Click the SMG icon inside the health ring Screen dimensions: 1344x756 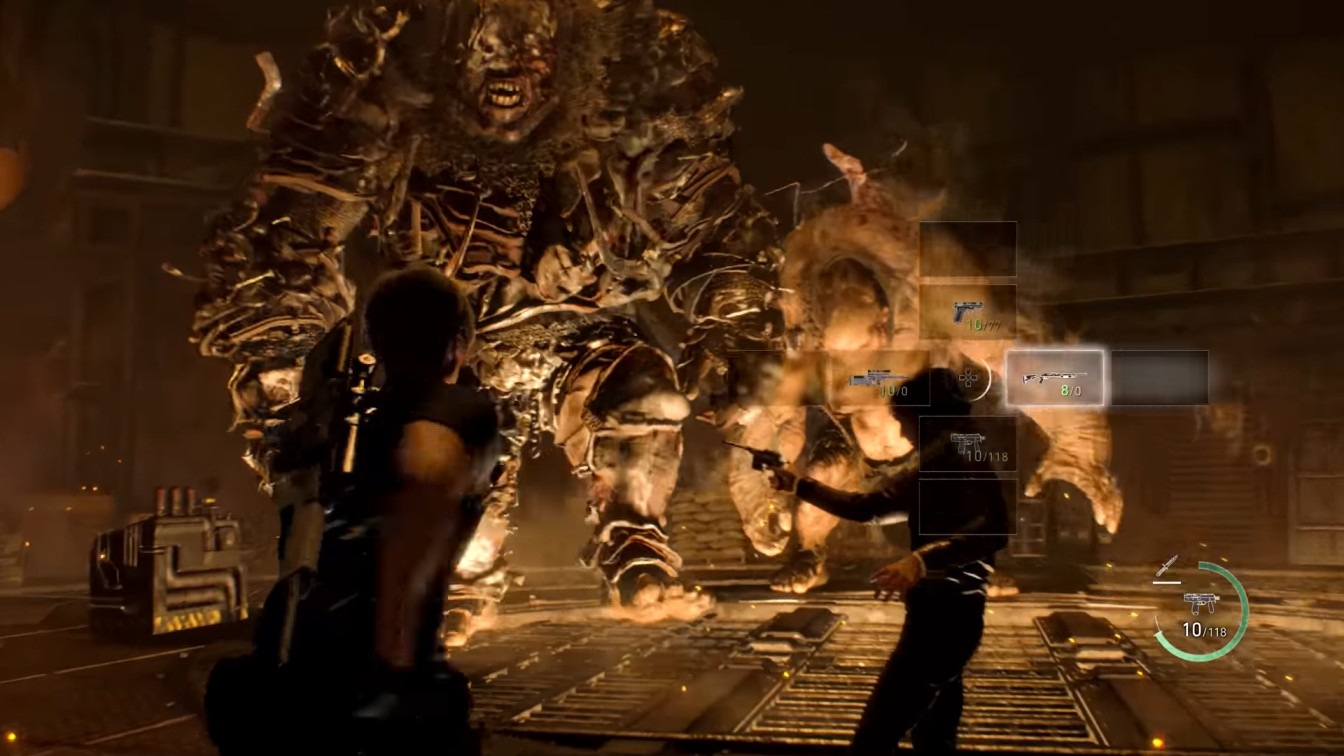click(x=1200, y=603)
